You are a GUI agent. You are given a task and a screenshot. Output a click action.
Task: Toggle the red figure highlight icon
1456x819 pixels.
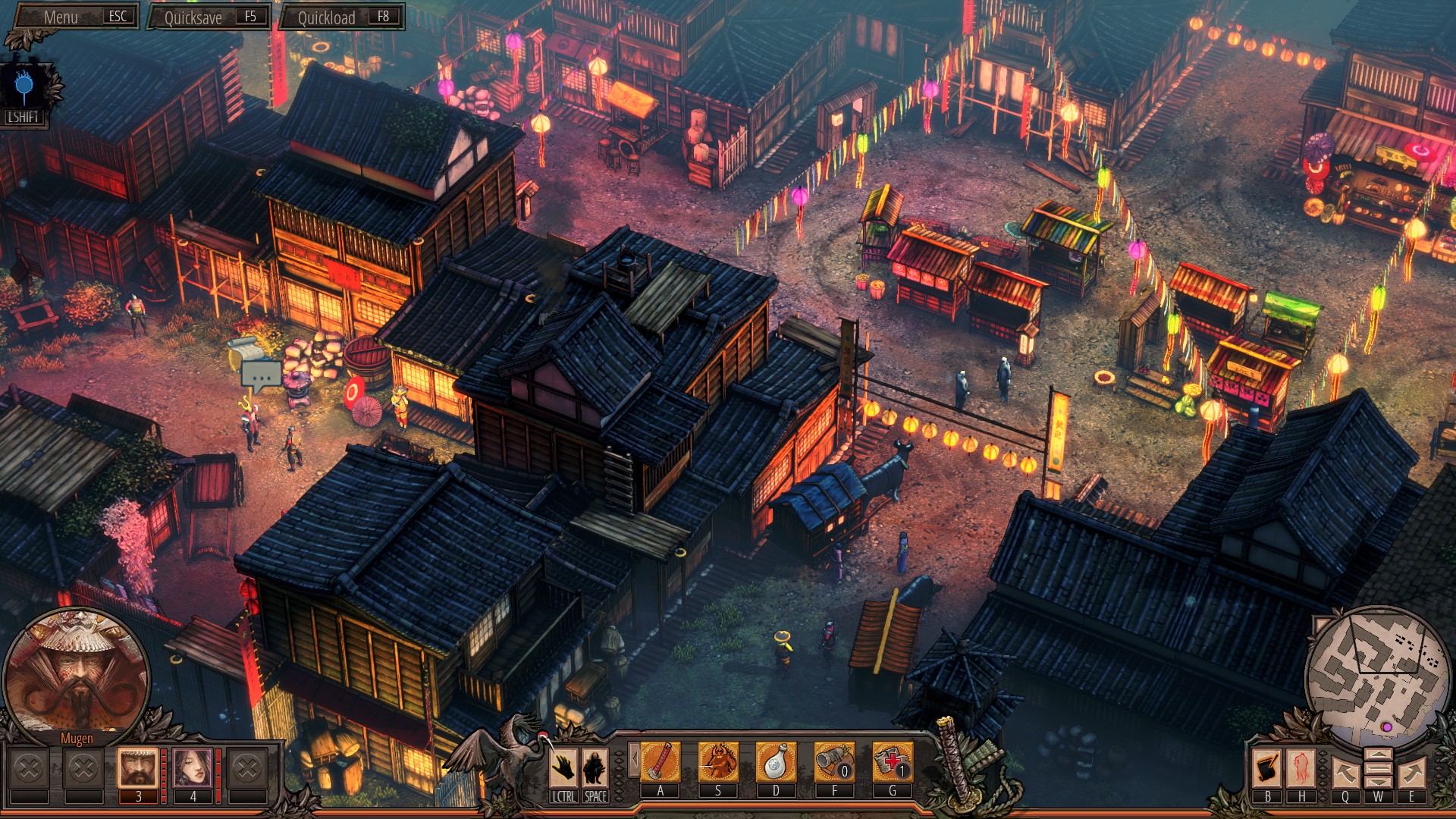tap(1301, 767)
